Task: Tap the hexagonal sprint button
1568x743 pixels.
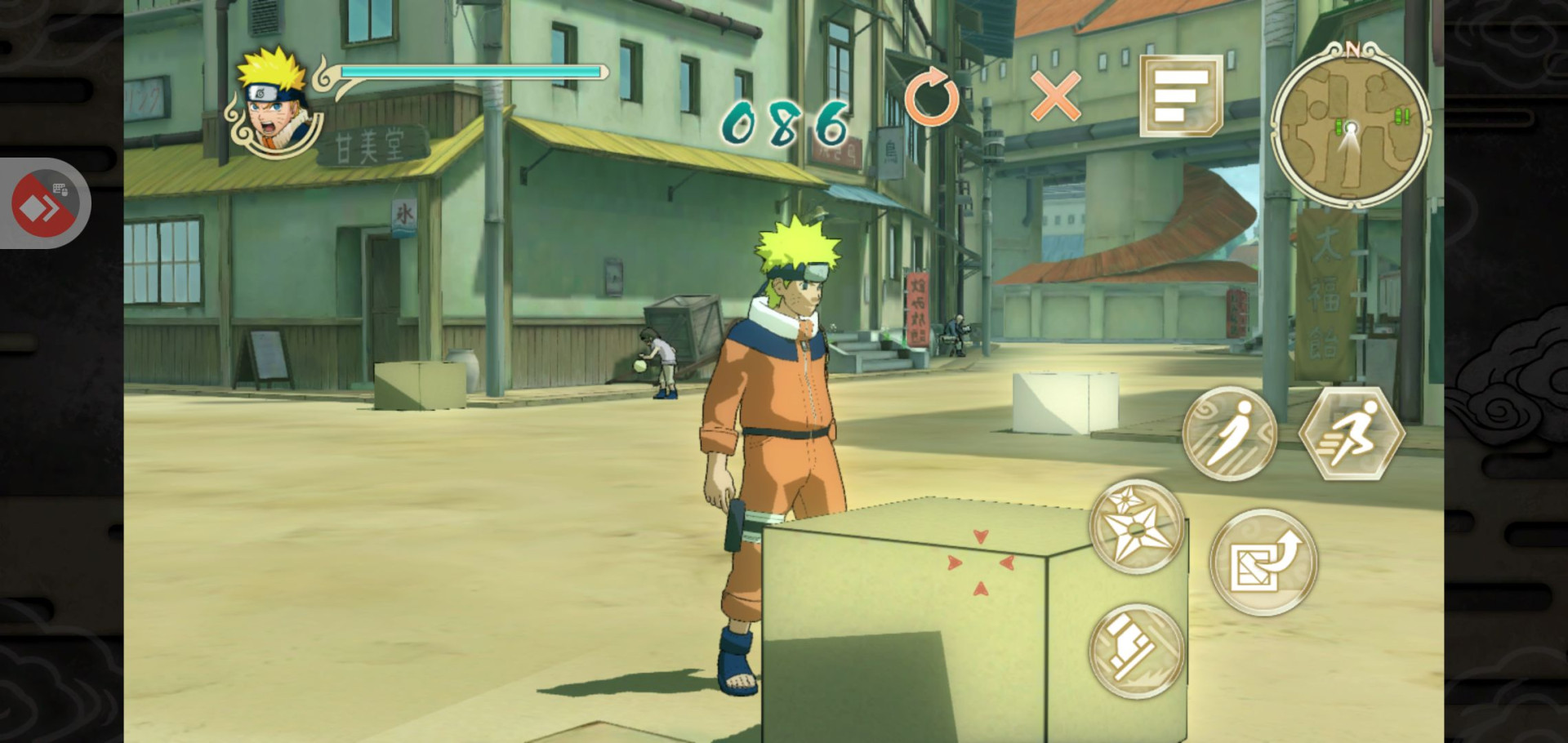Action: (x=1352, y=434)
